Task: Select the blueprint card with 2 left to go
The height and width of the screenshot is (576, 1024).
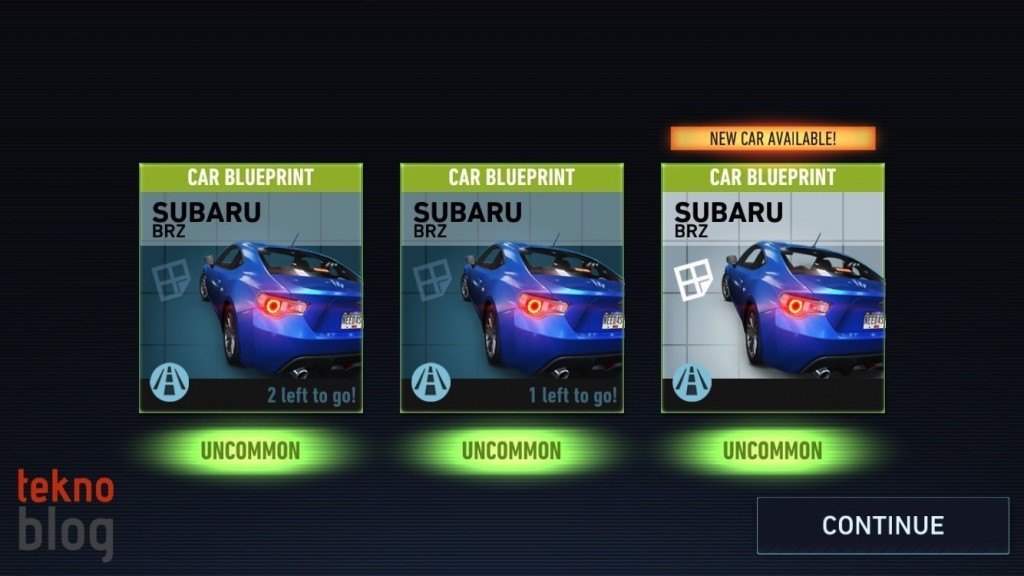Action: pyautogui.click(x=250, y=288)
